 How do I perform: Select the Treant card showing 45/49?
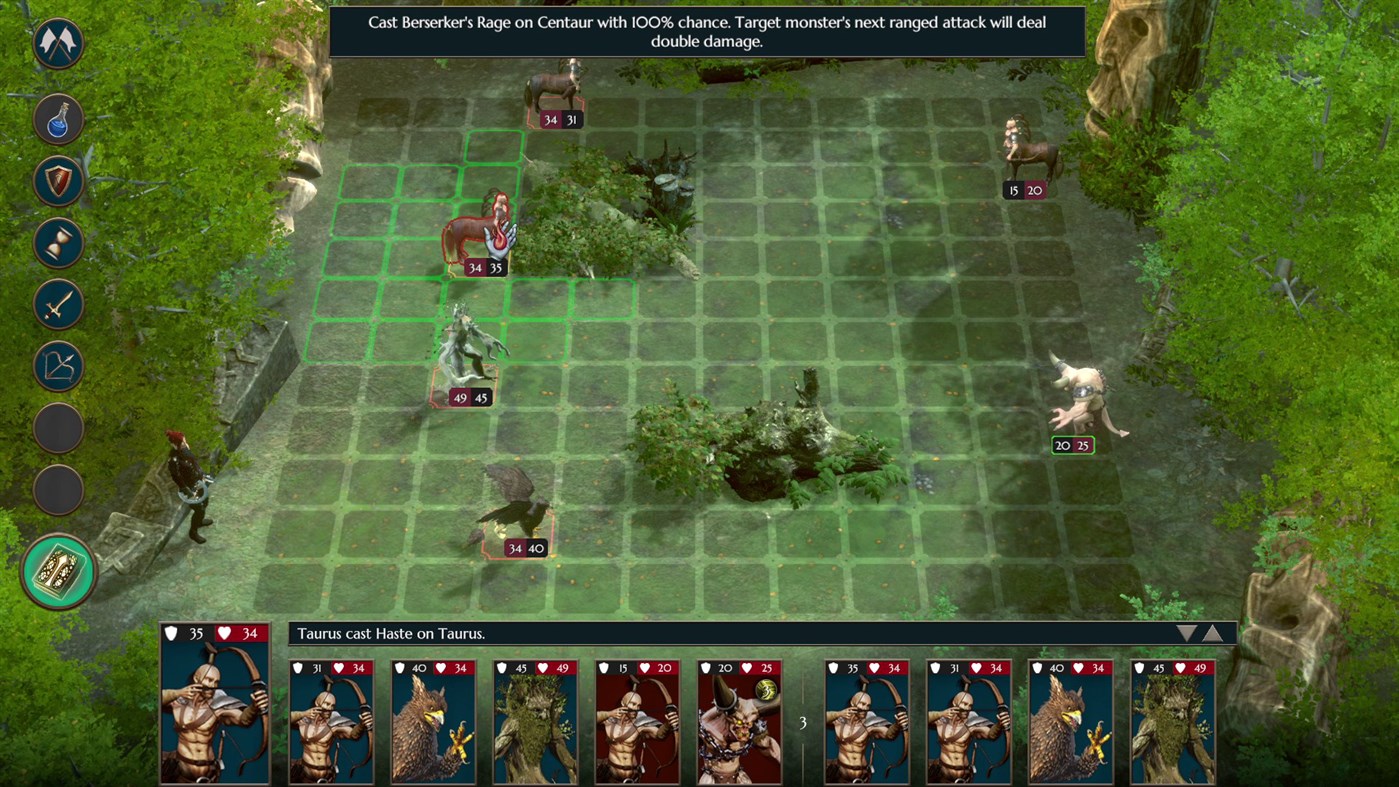[x=535, y=720]
